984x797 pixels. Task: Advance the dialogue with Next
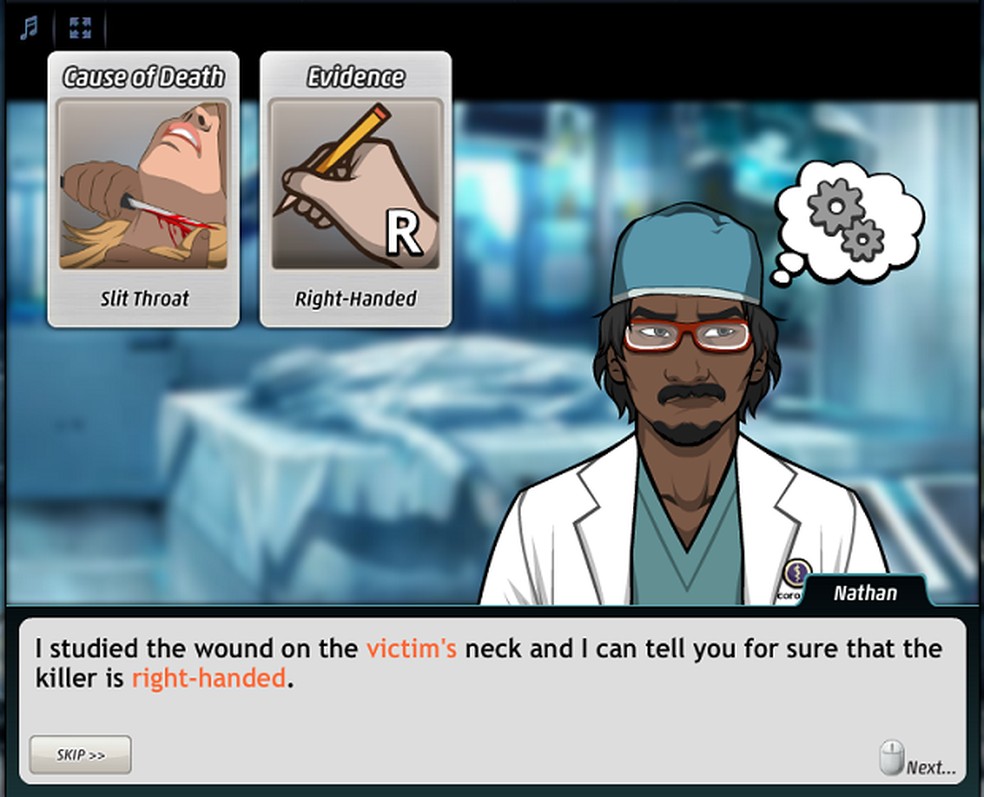click(x=918, y=762)
